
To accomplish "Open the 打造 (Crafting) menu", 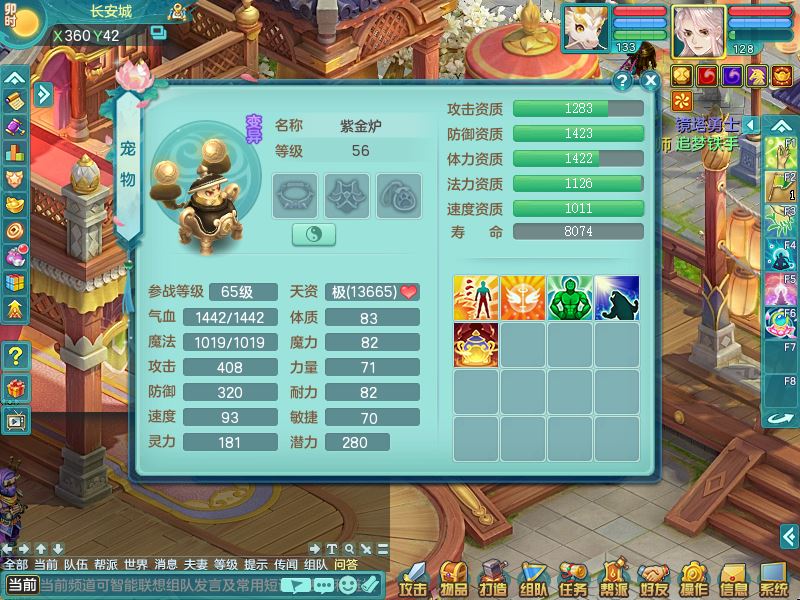I will point(493,579).
